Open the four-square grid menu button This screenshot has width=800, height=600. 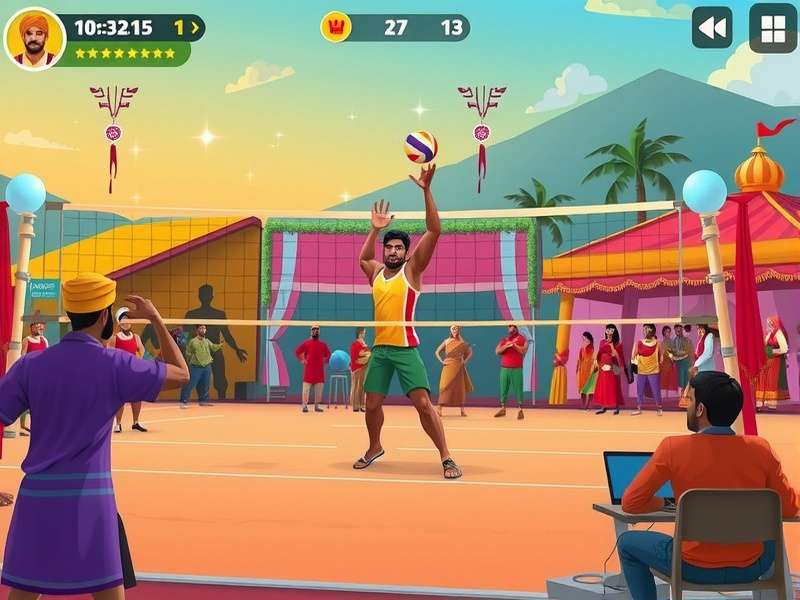773,28
